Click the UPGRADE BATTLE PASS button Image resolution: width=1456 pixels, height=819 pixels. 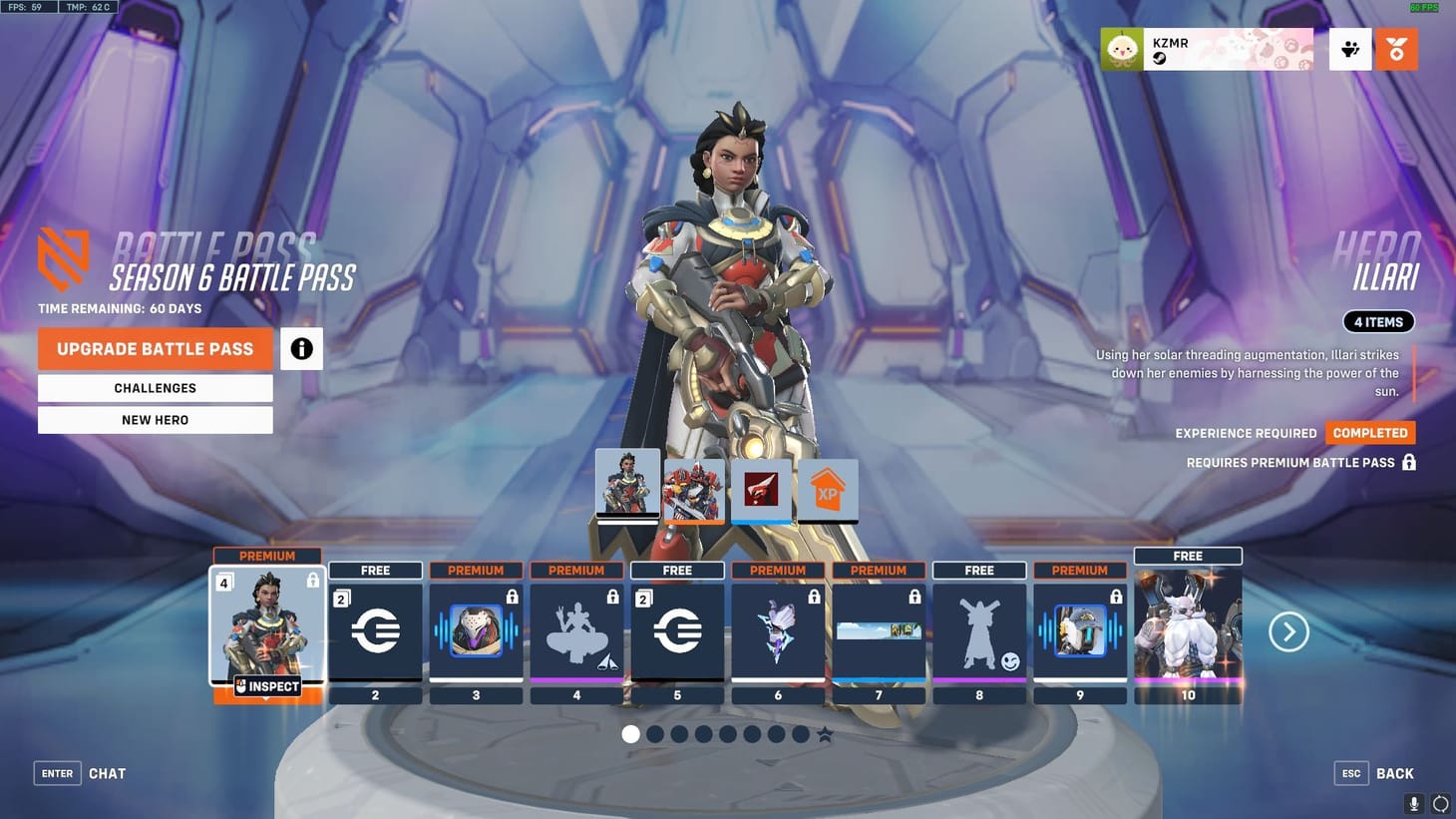[x=155, y=348]
